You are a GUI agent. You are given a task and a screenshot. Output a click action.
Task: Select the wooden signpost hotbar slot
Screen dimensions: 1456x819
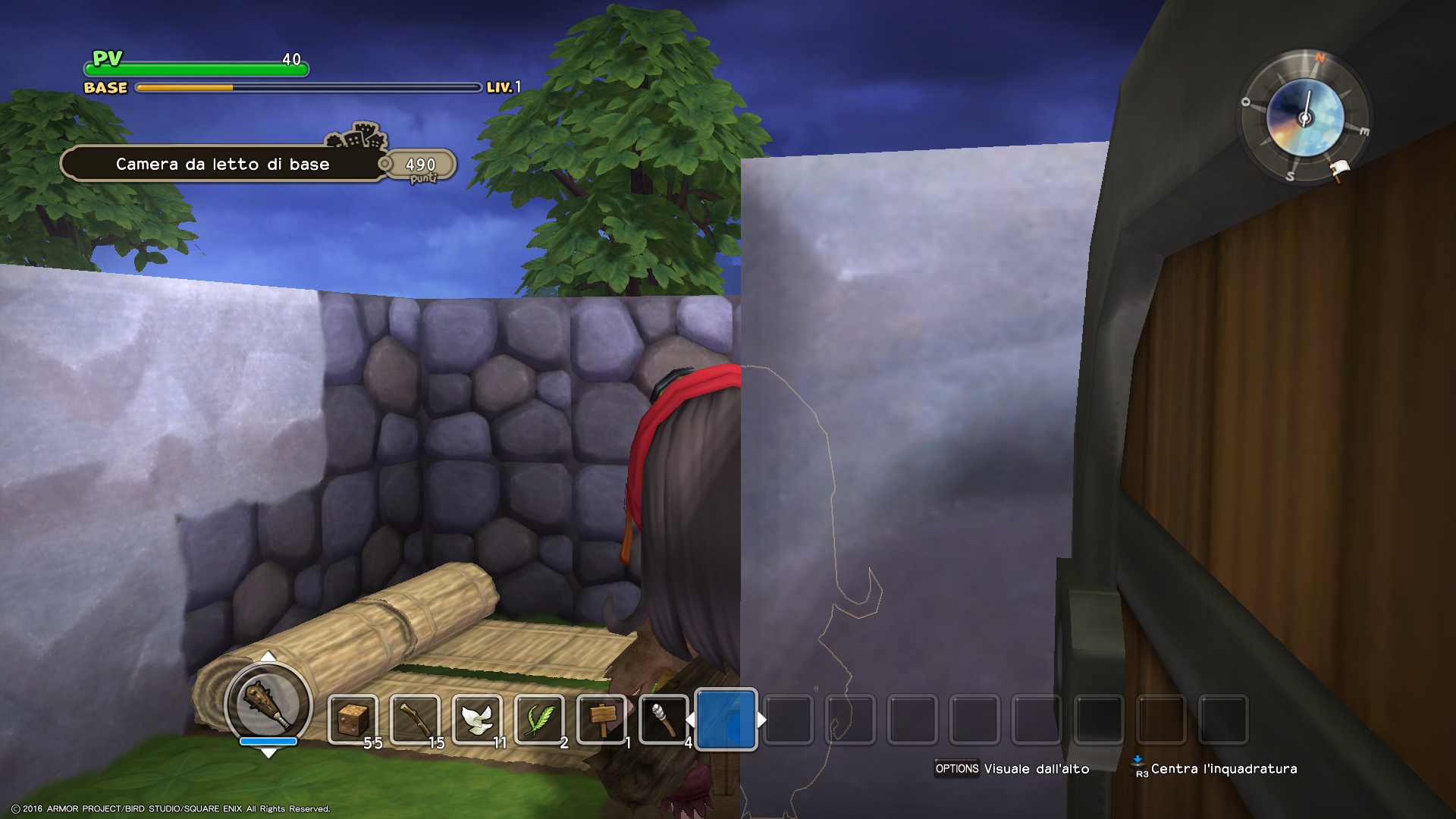pyautogui.click(x=601, y=719)
